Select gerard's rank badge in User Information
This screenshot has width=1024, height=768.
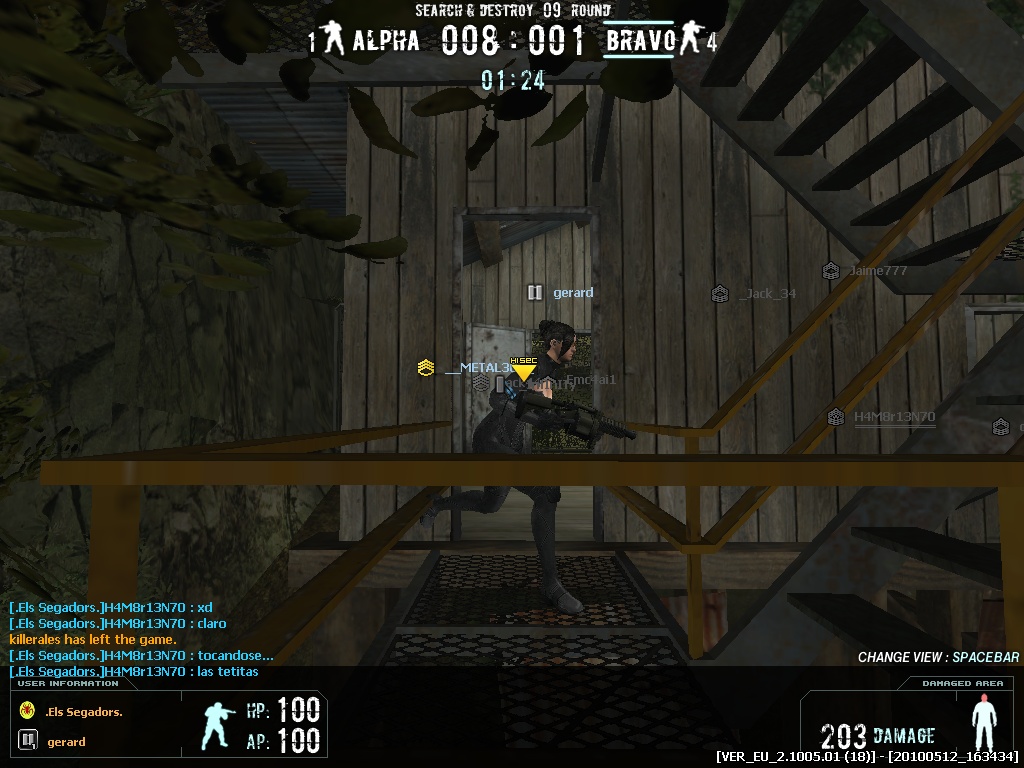[27, 741]
